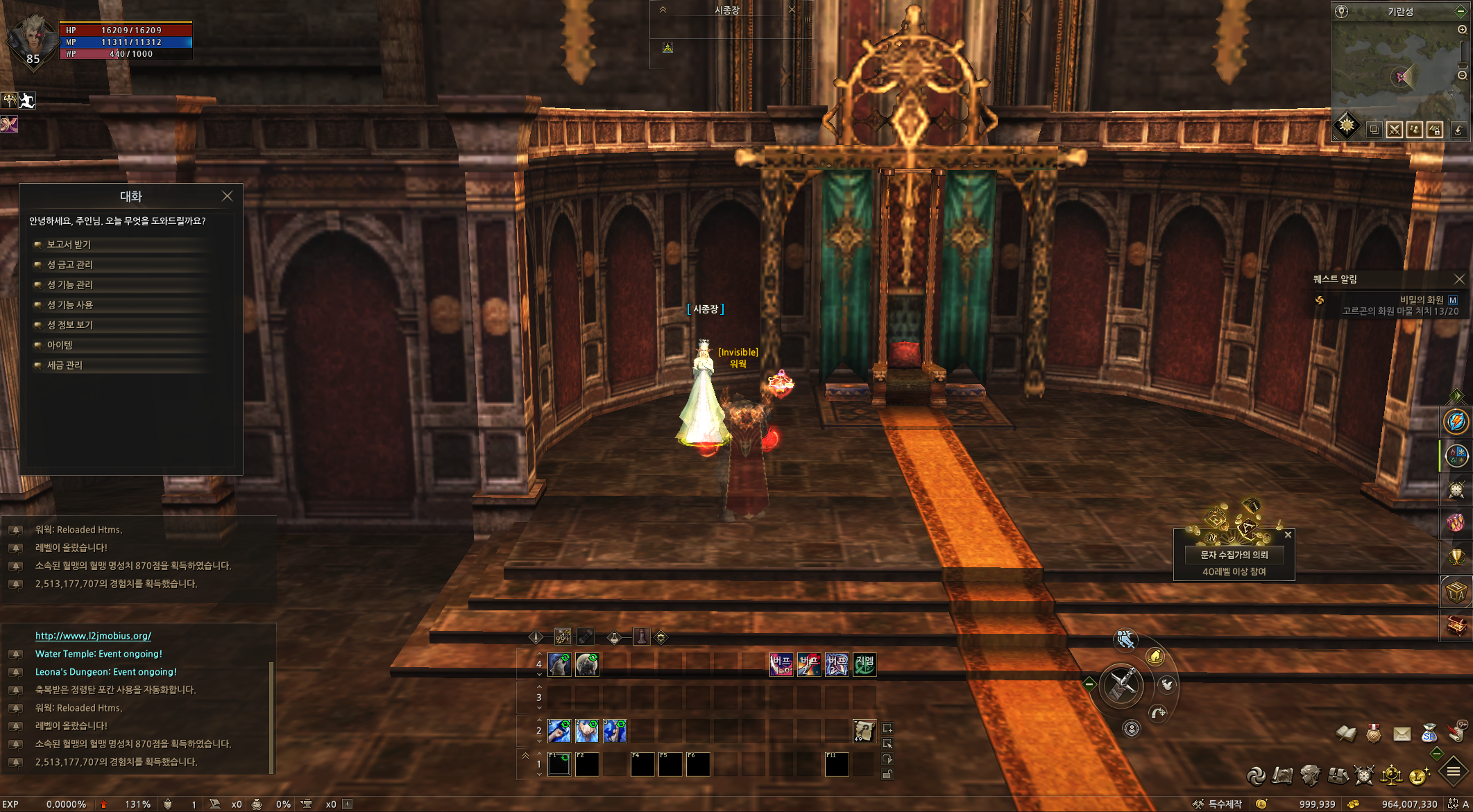Image resolution: width=1473 pixels, height=812 pixels.
Task: Click the crossed-swords attack action button
Action: pyautogui.click(x=1121, y=685)
